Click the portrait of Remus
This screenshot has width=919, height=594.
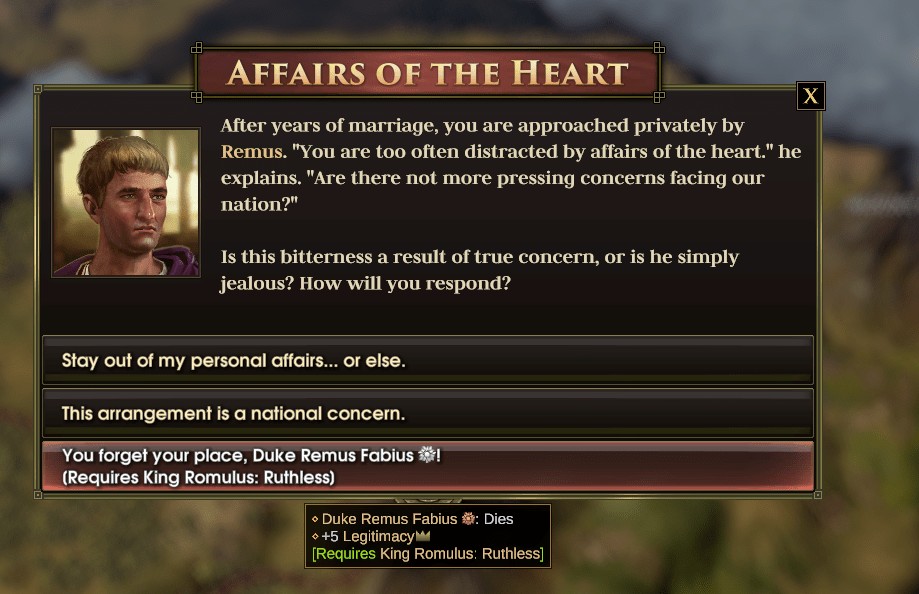(126, 202)
